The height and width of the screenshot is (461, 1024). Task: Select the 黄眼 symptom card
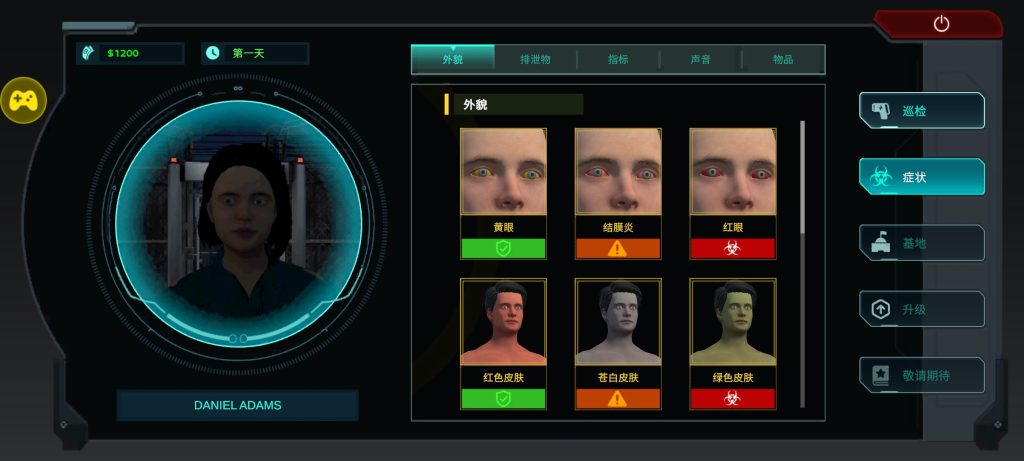(503, 192)
